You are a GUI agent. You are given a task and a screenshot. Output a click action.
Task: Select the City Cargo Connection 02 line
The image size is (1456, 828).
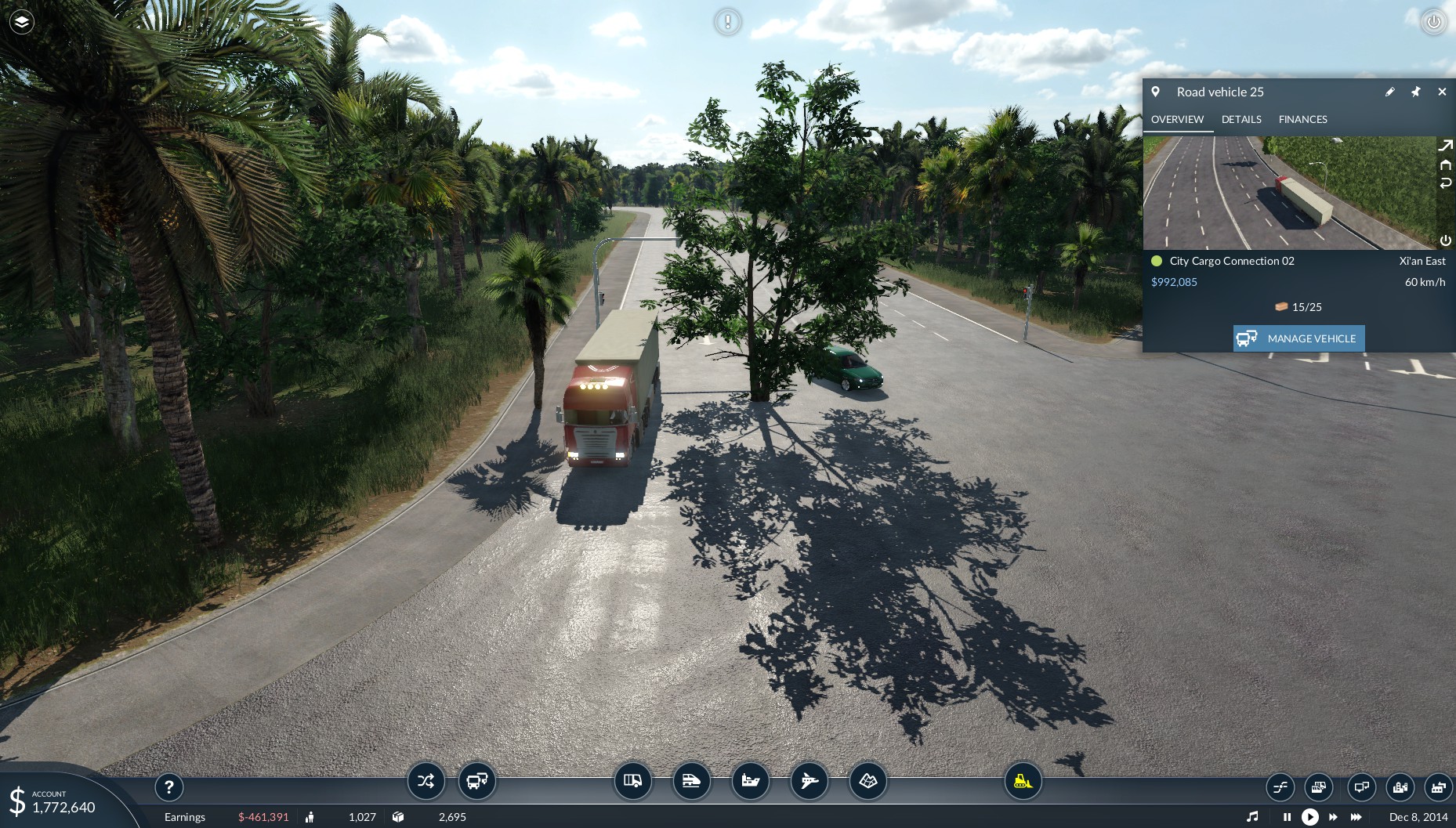click(1231, 261)
